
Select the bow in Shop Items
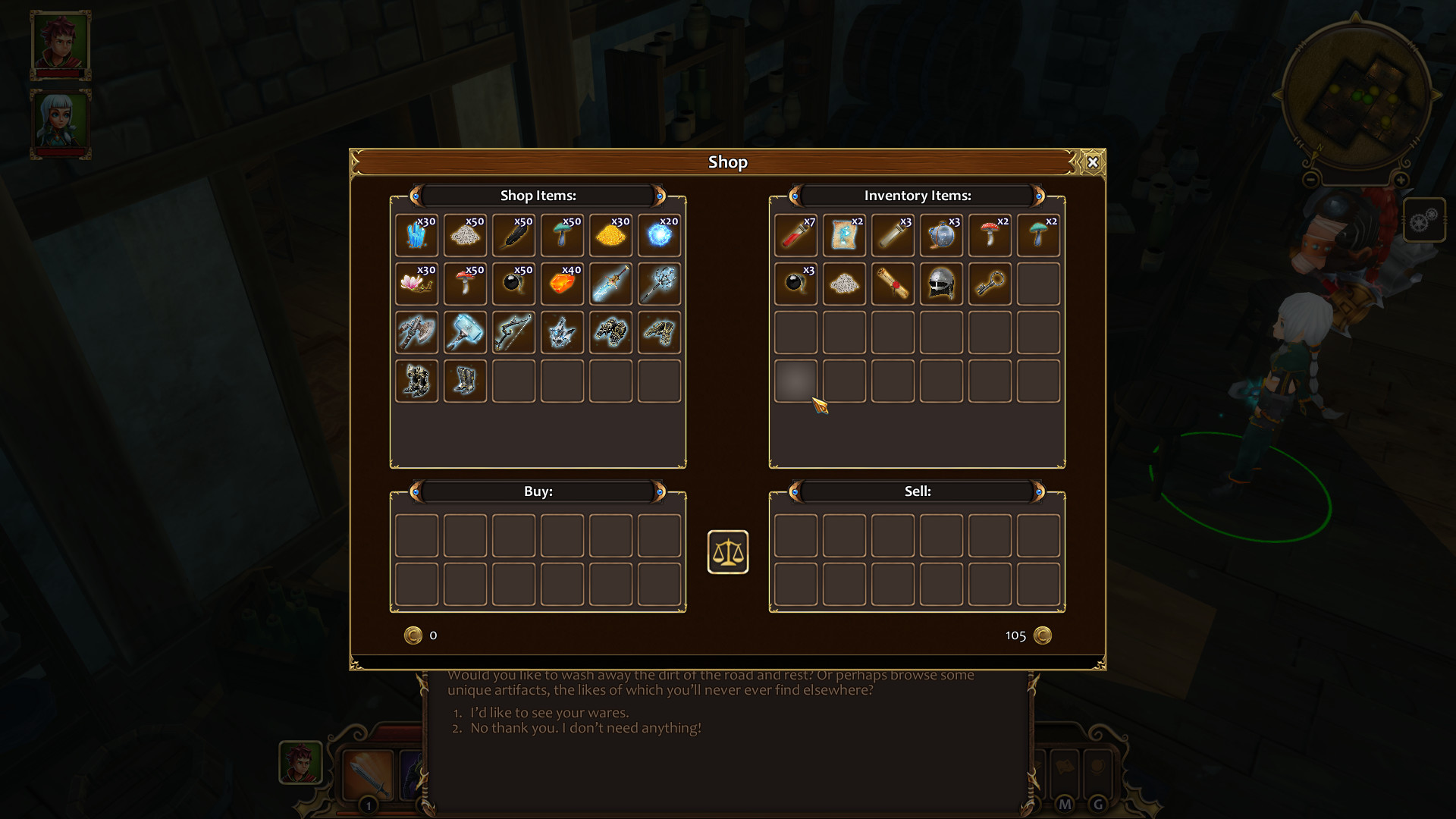(513, 332)
